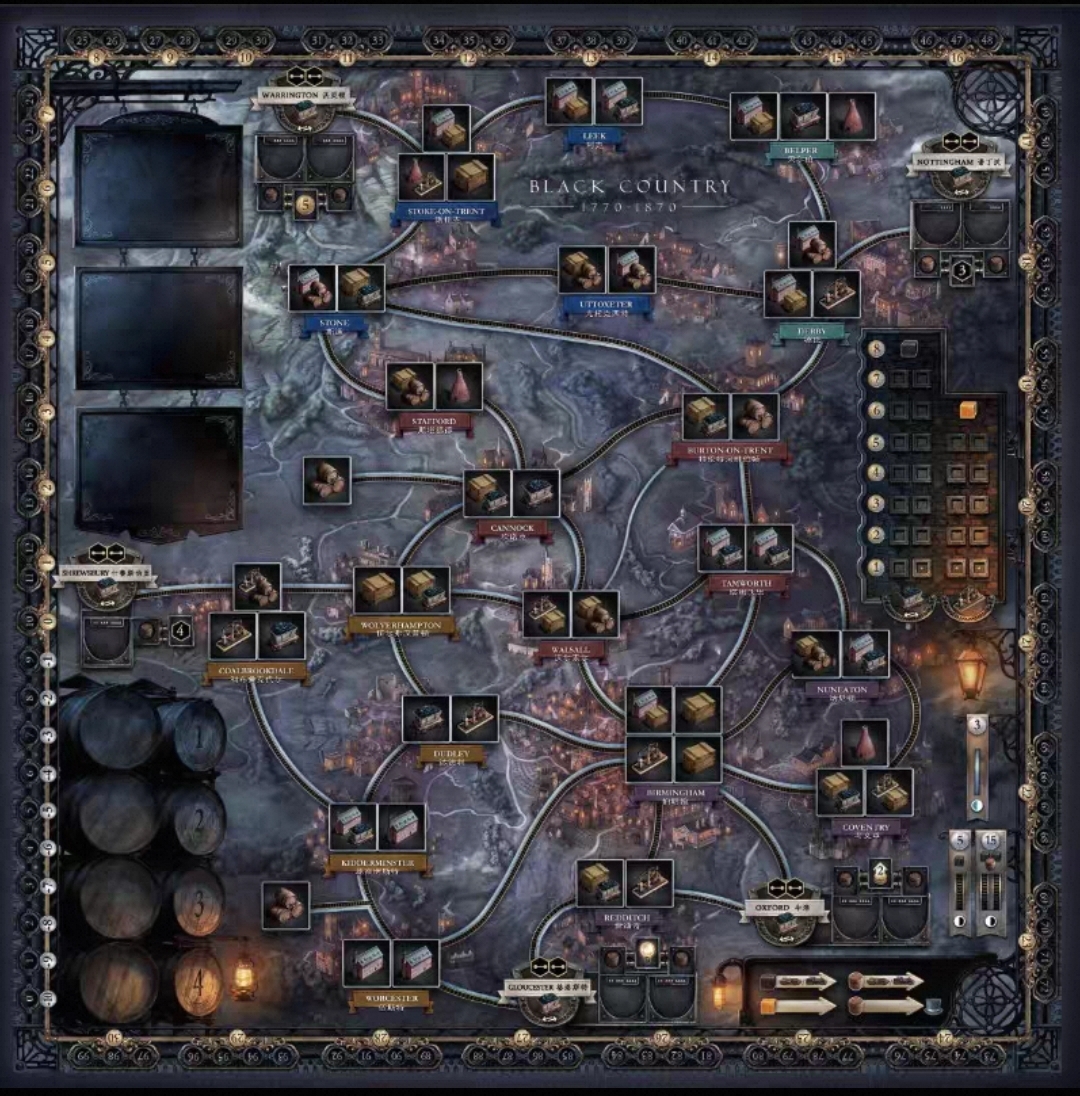Select the Coventry town banner
This screenshot has height=1096, width=1080.
865,828
